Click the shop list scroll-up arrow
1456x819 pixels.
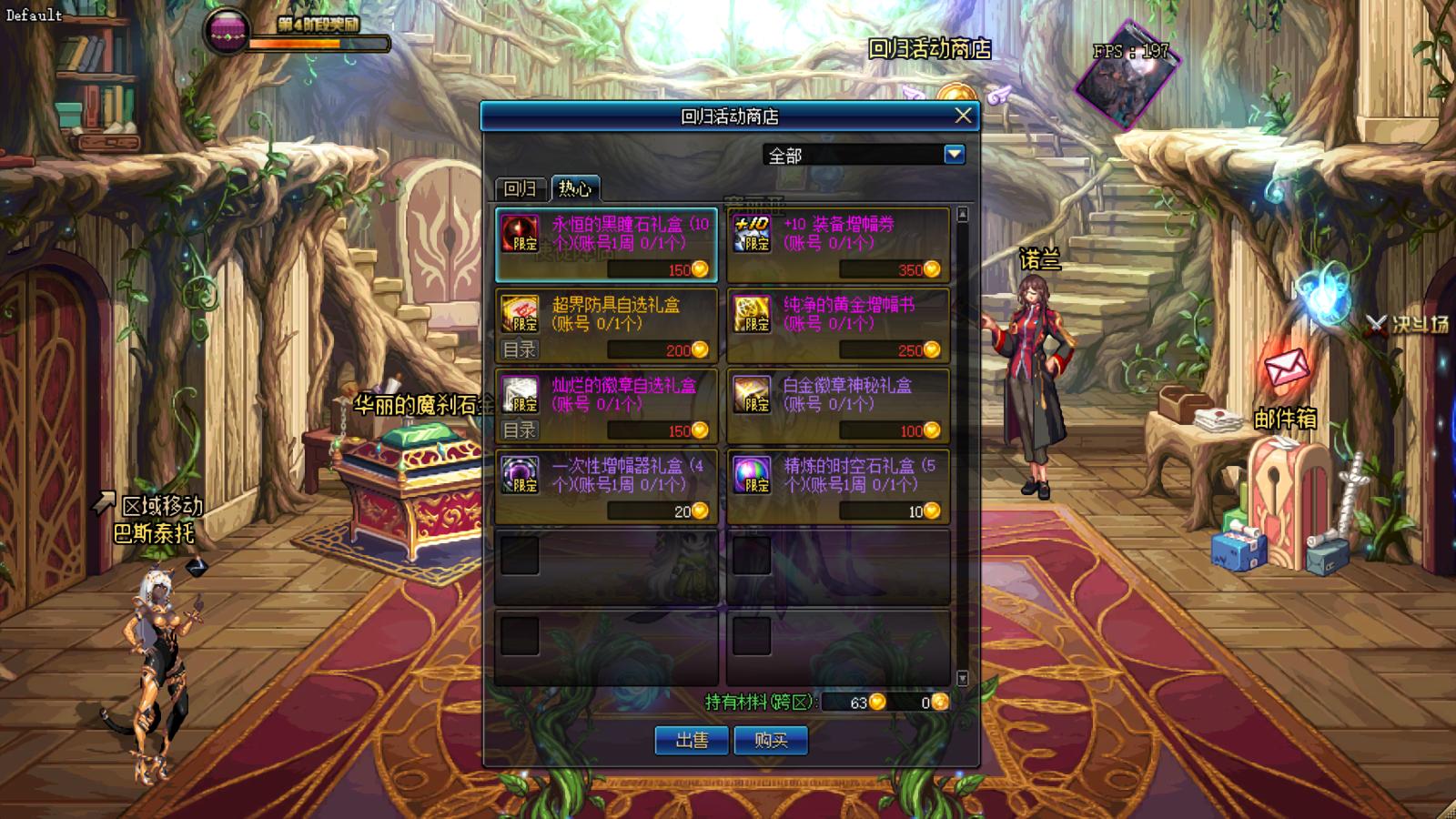click(963, 215)
